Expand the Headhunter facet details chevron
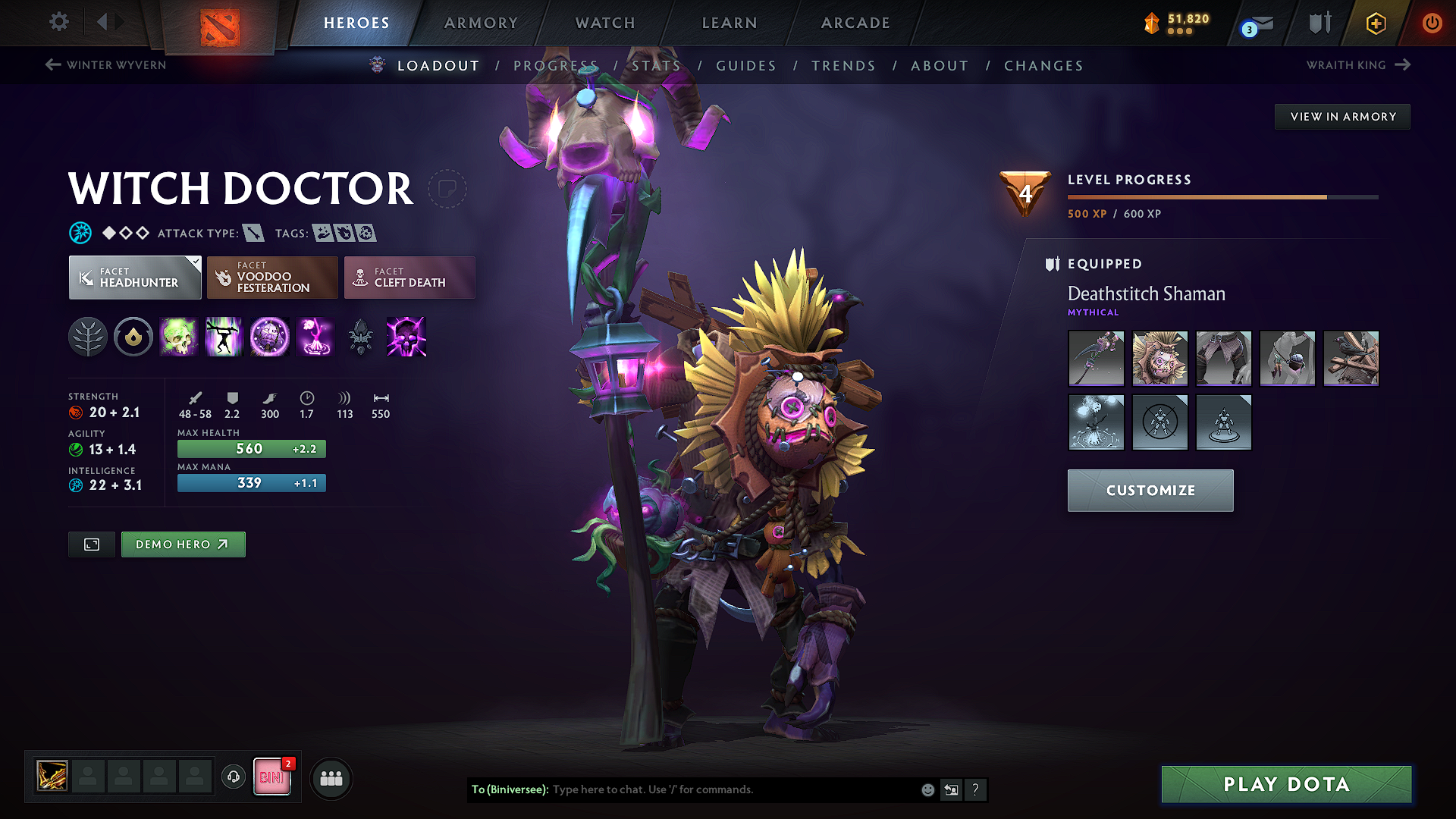Screen dimensions: 1456x819 [197, 261]
